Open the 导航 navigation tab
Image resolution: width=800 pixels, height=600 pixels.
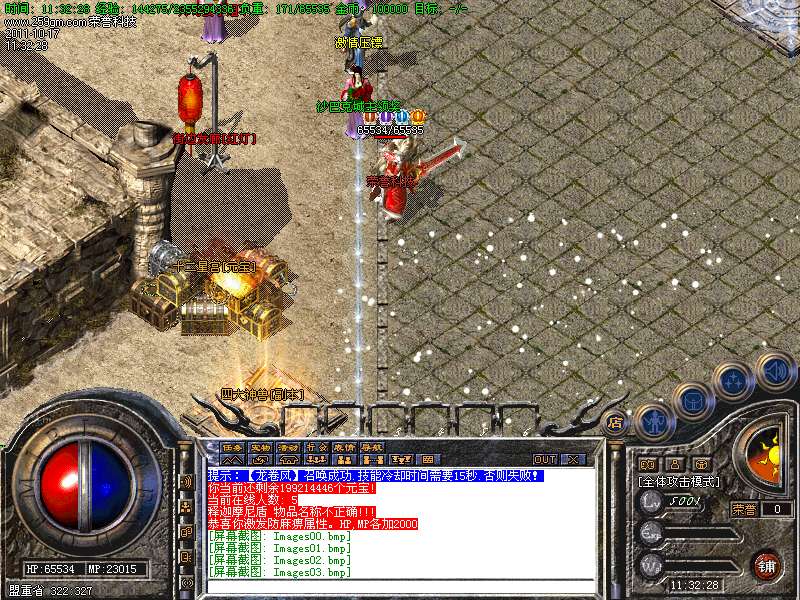372,446
